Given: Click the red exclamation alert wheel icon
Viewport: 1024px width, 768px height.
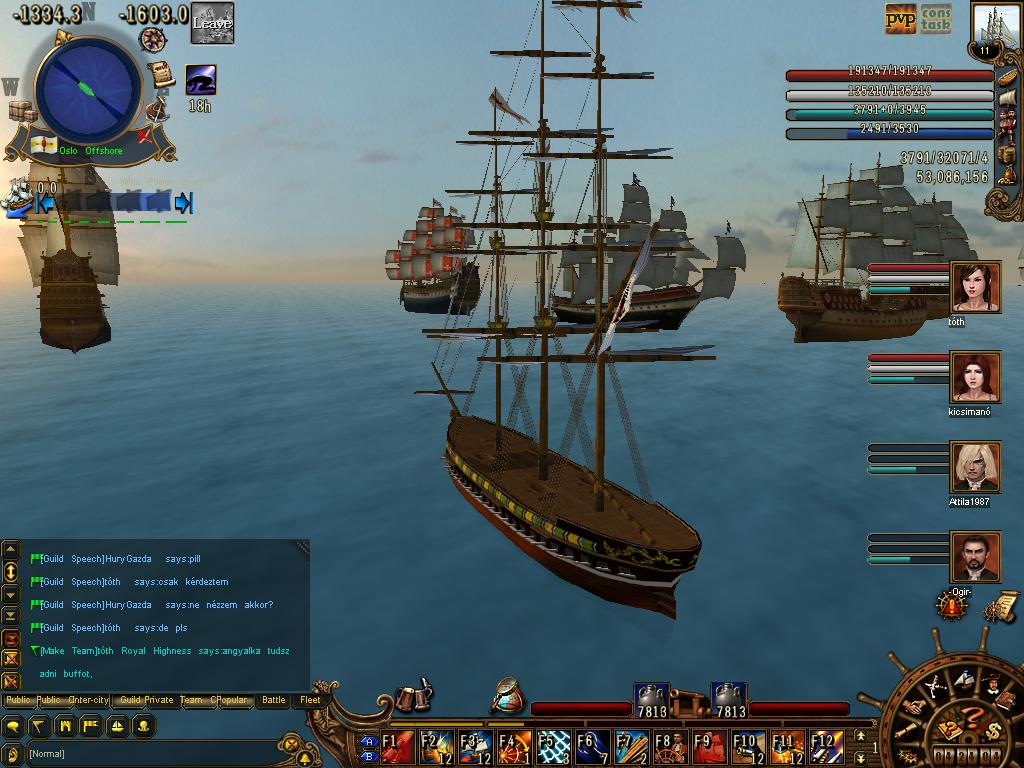Looking at the screenshot, I should [951, 604].
